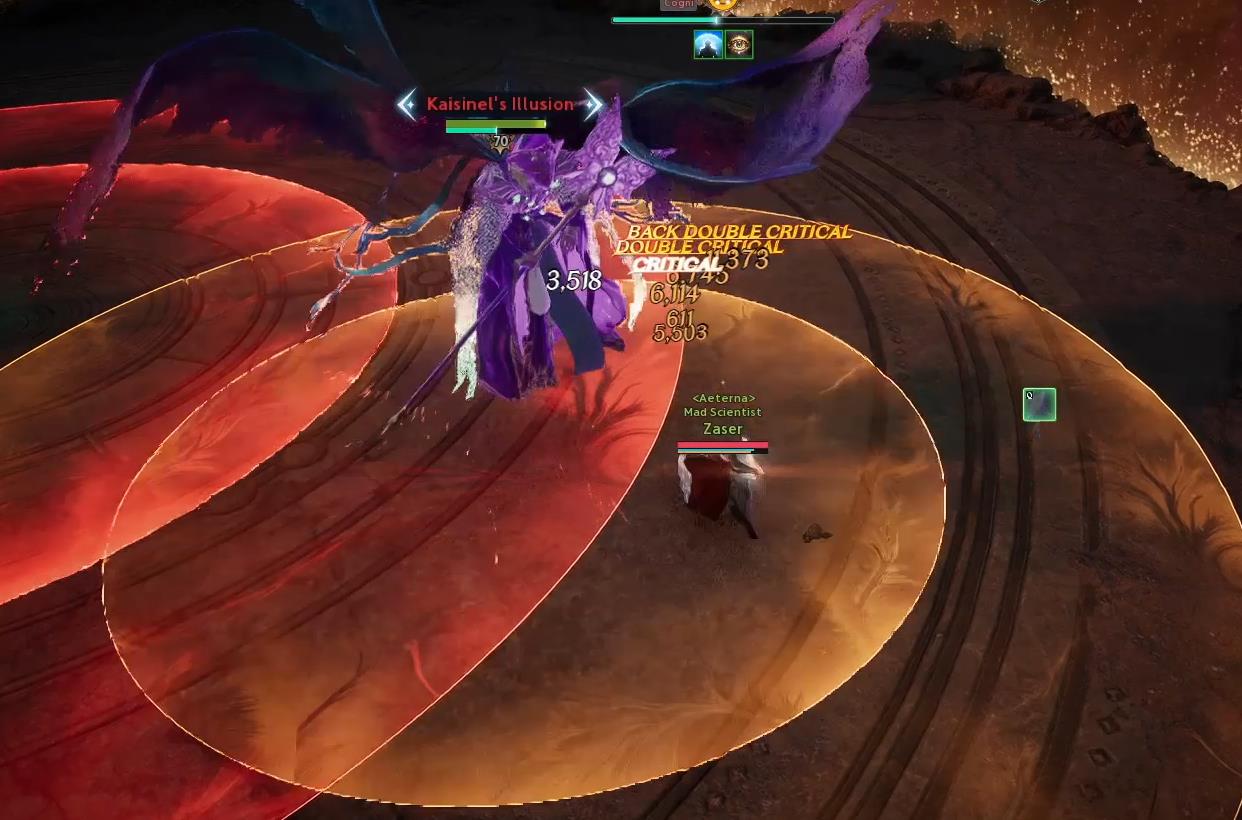Screen dimensions: 1242x820
Task: Target the Kaisinel's Illusion nameplate
Action: click(500, 104)
